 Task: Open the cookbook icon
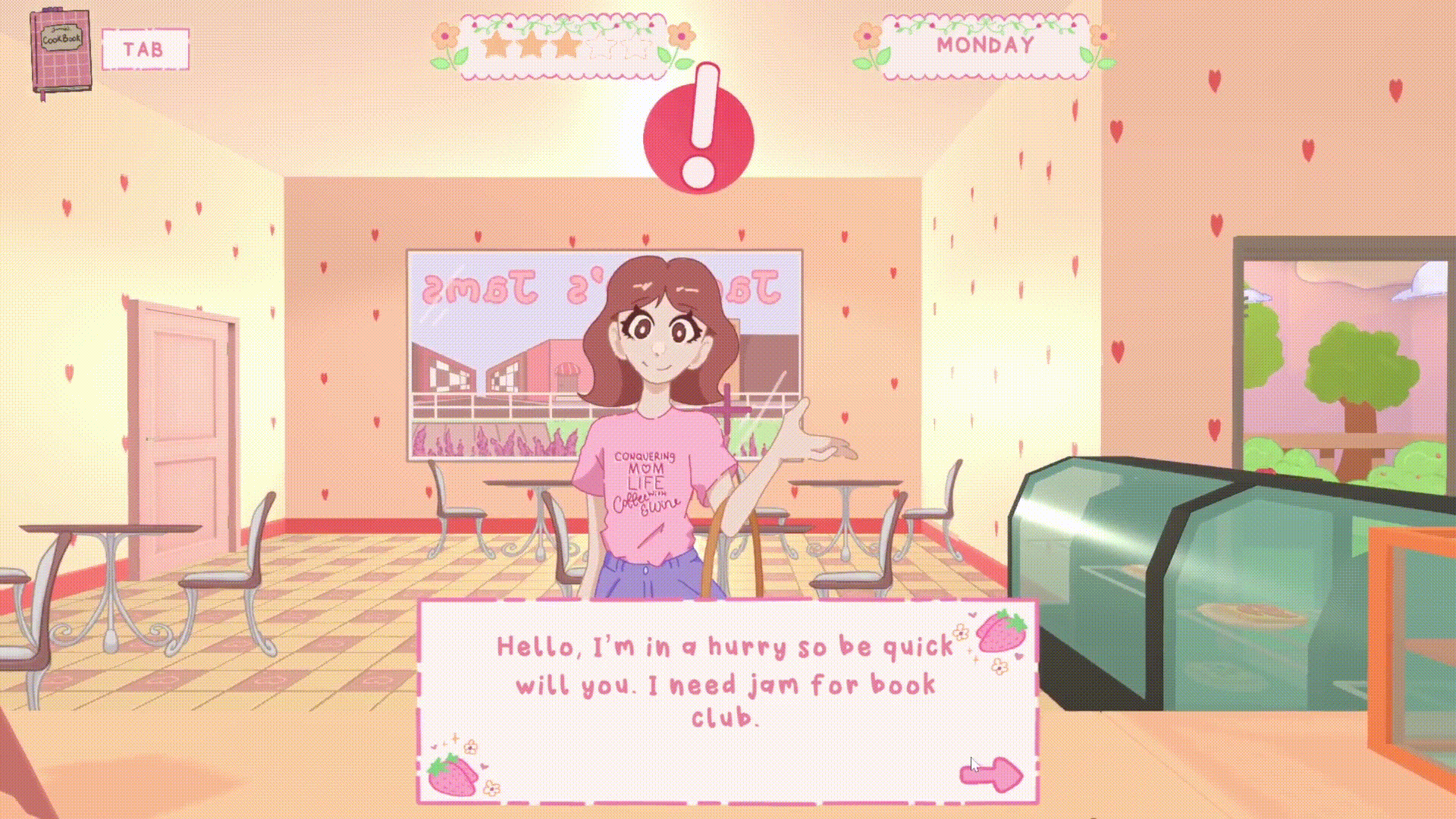61,52
